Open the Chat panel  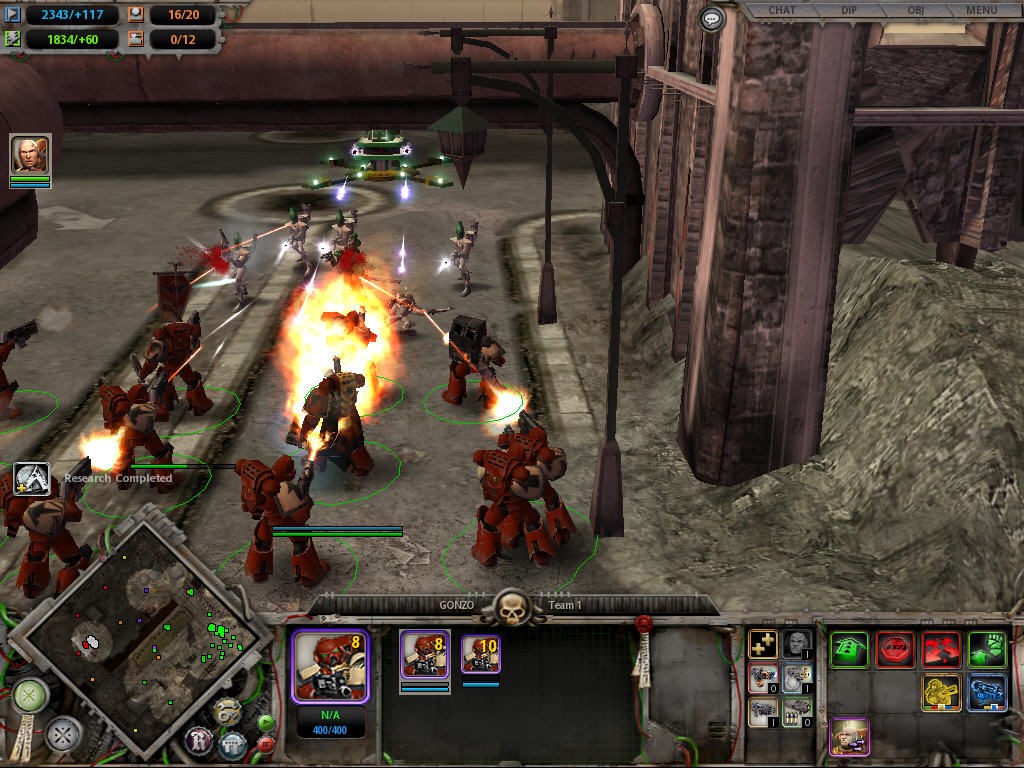click(781, 11)
